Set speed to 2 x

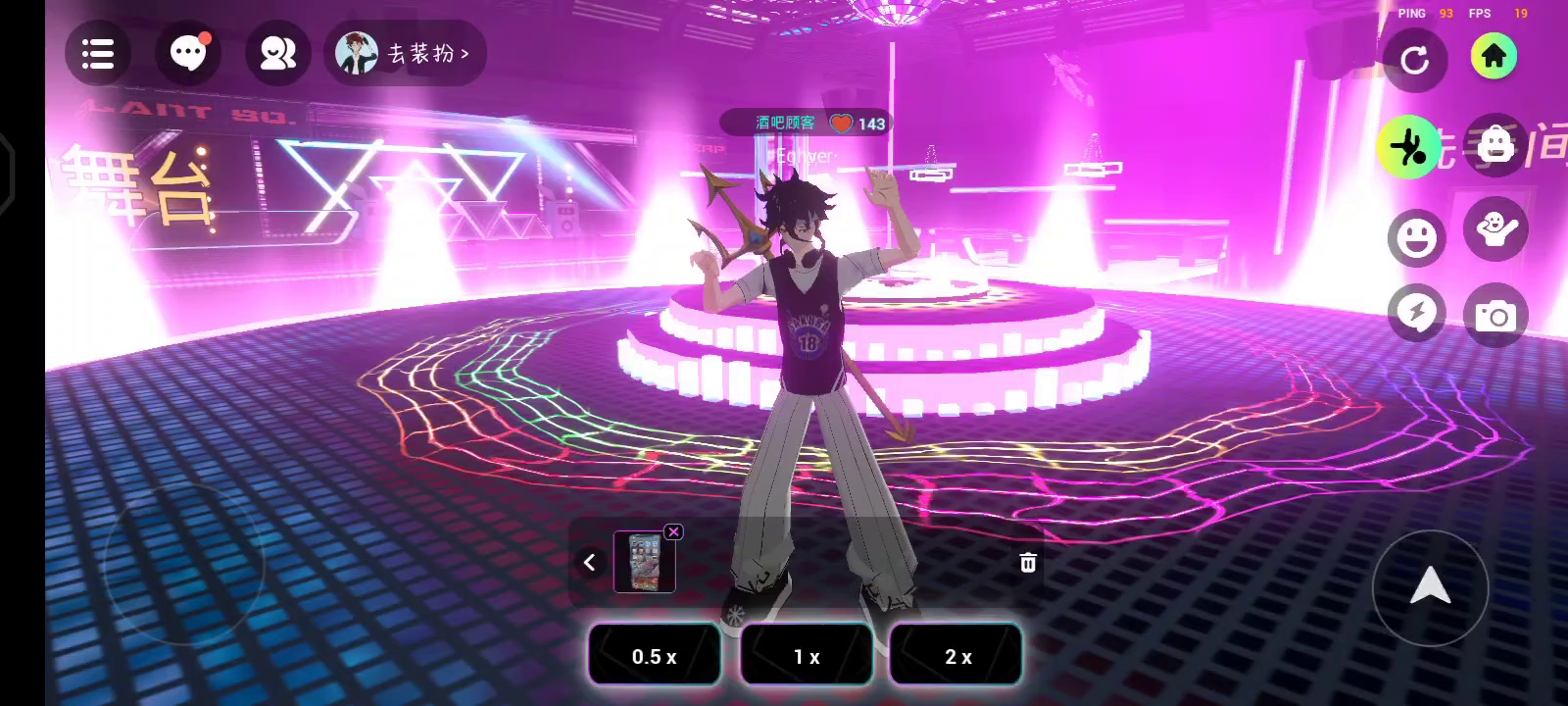[957, 656]
